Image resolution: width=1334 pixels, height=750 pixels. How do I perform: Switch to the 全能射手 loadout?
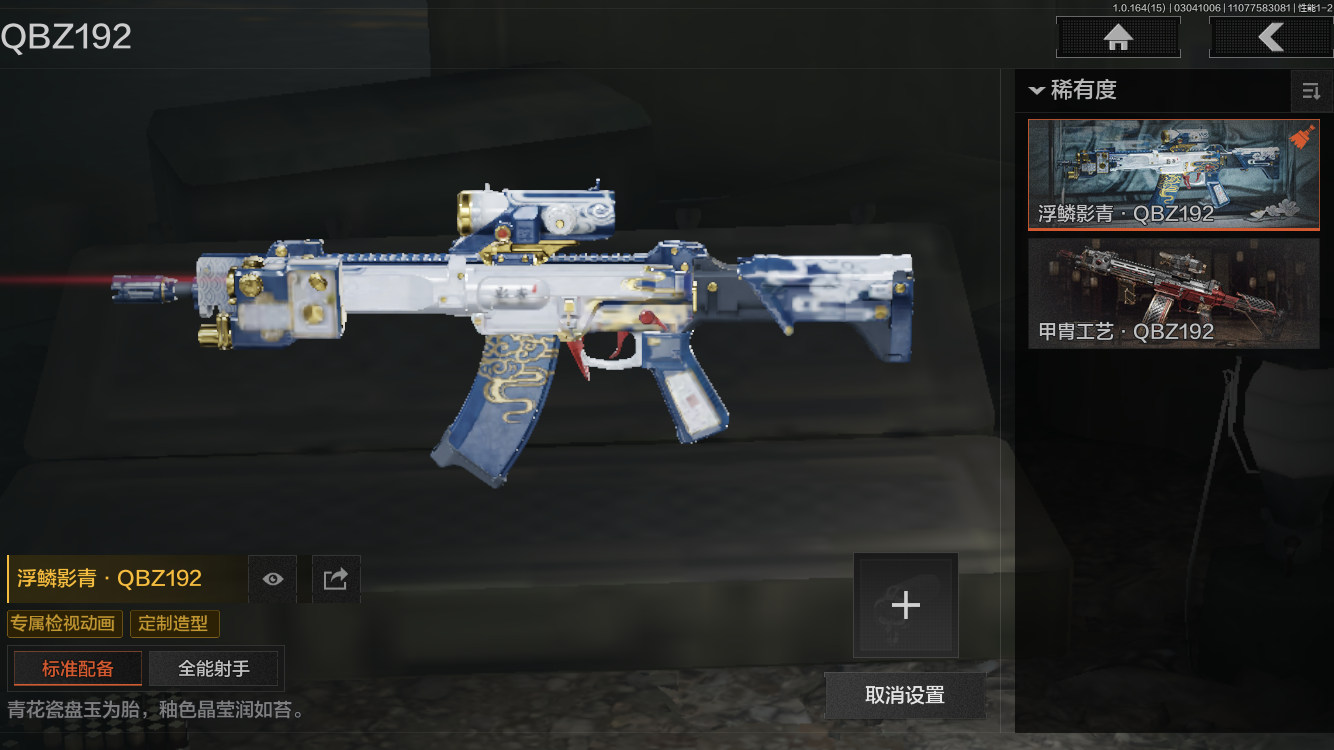click(x=214, y=669)
